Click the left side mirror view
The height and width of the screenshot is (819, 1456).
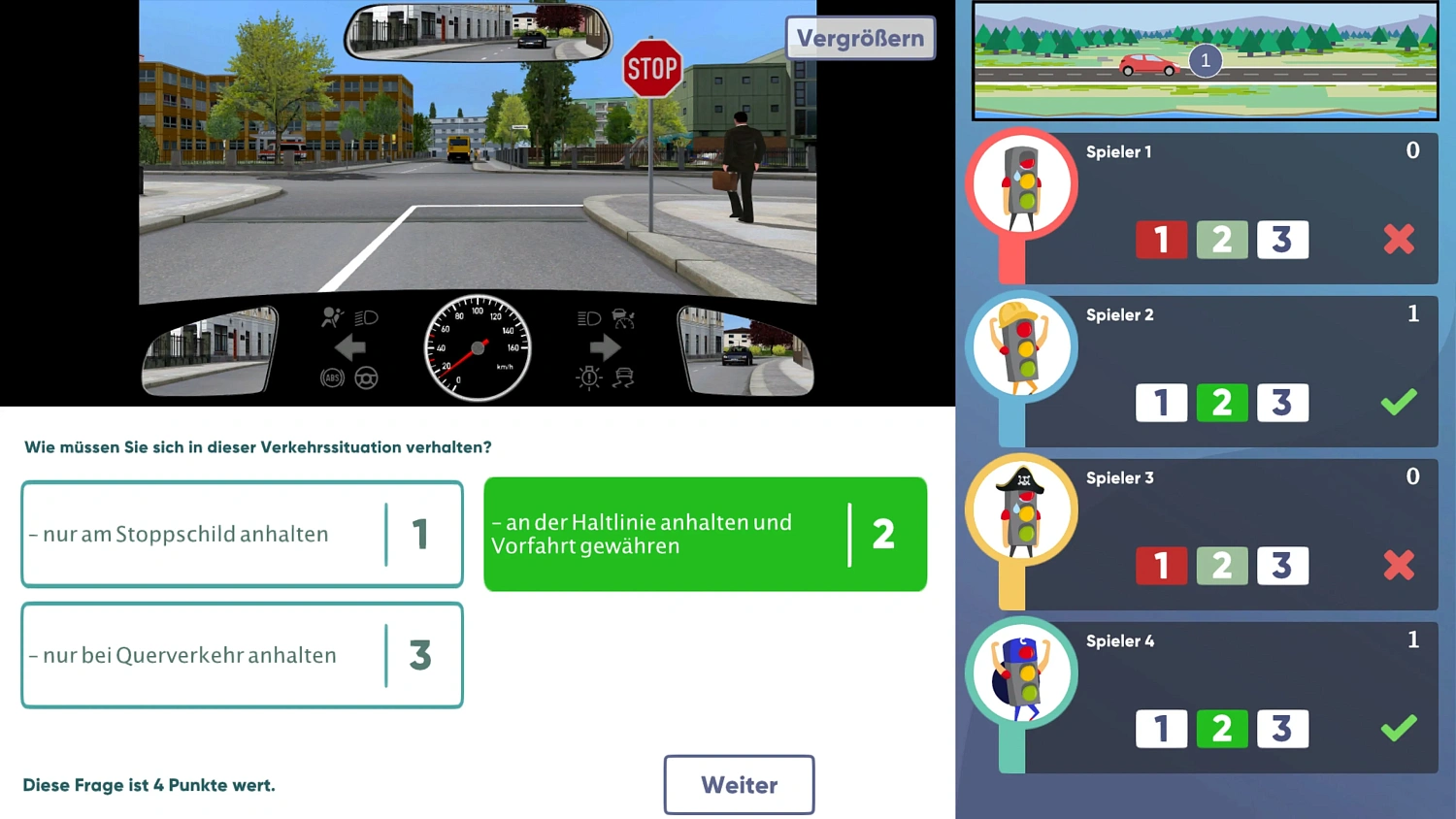tap(209, 349)
